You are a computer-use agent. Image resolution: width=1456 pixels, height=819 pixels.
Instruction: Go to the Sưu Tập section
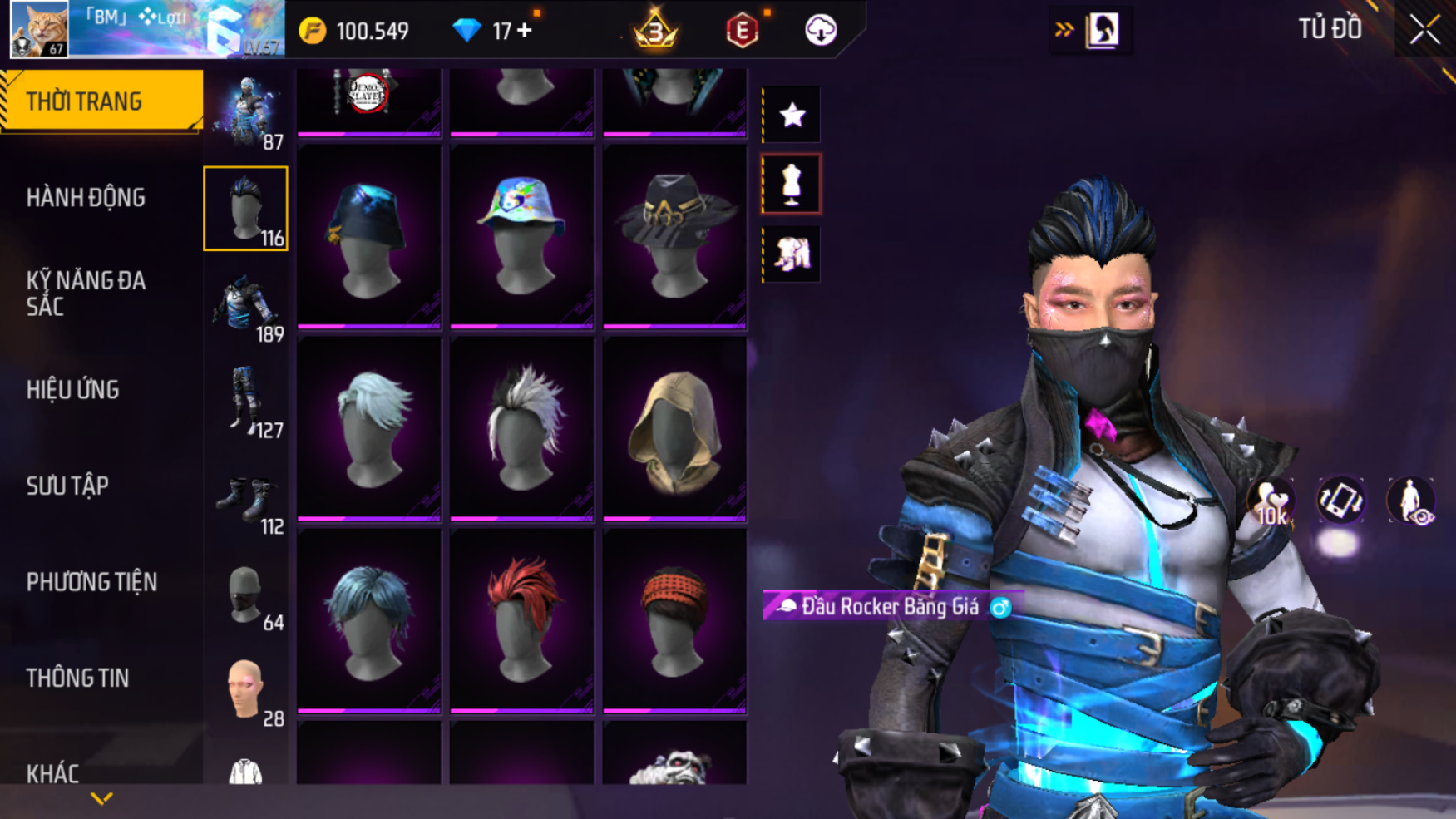(67, 486)
